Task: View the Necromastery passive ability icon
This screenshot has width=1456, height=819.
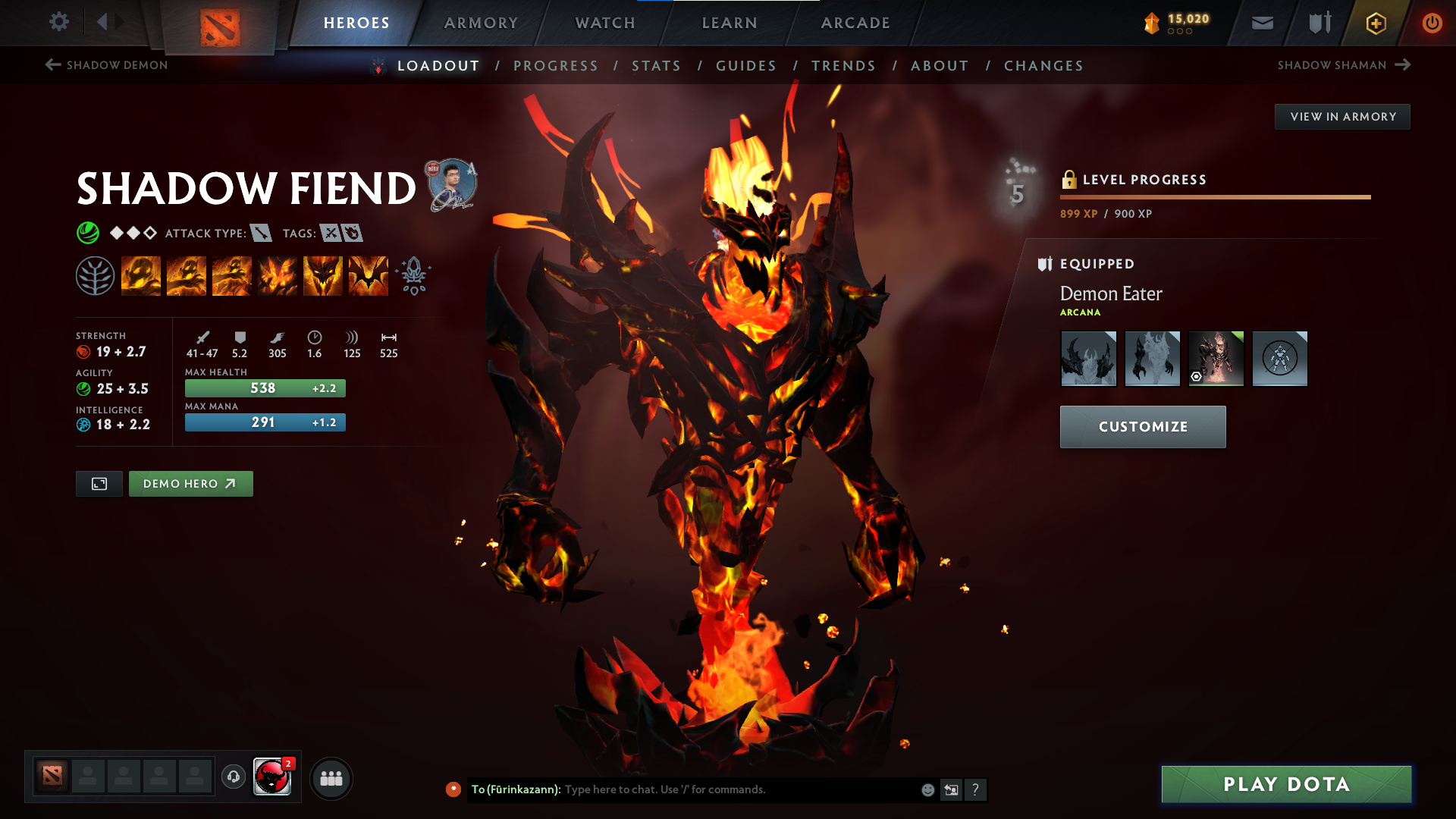Action: (x=278, y=275)
